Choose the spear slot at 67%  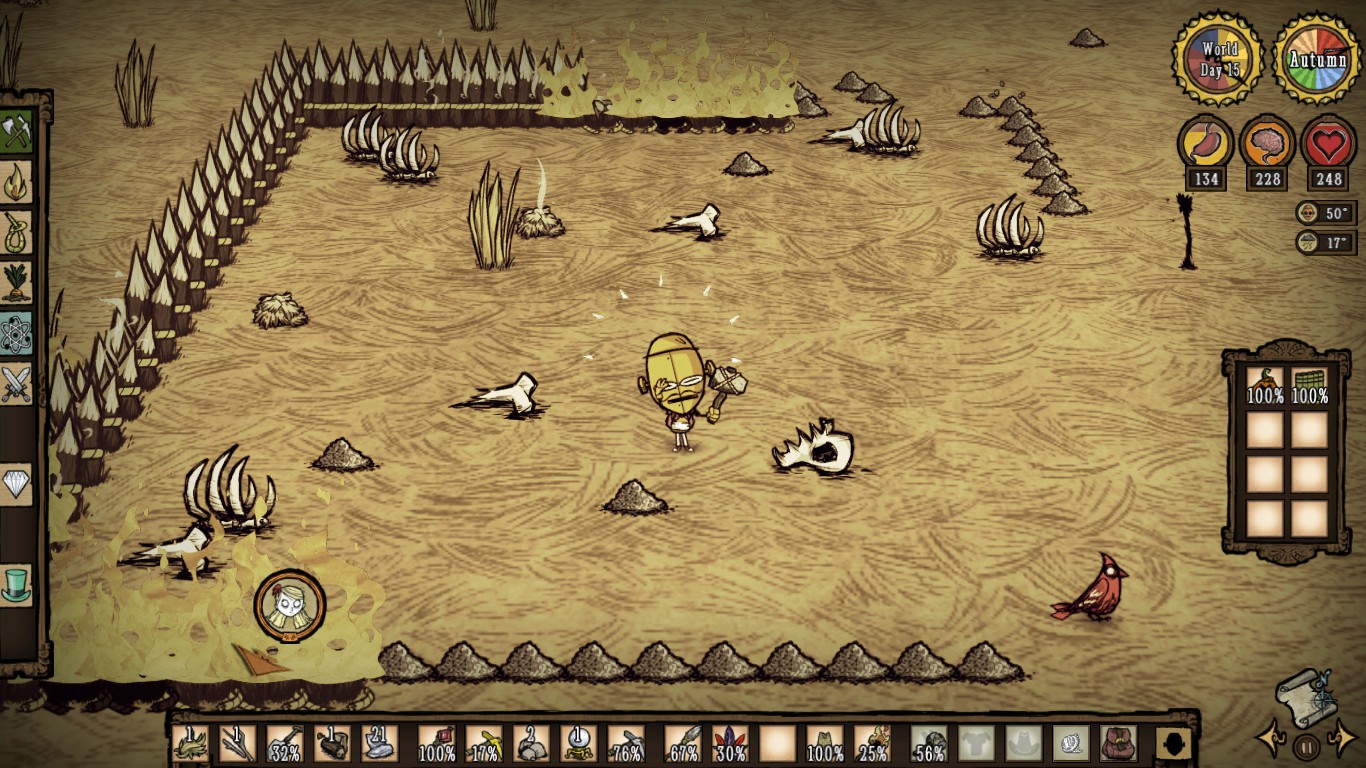tap(682, 743)
